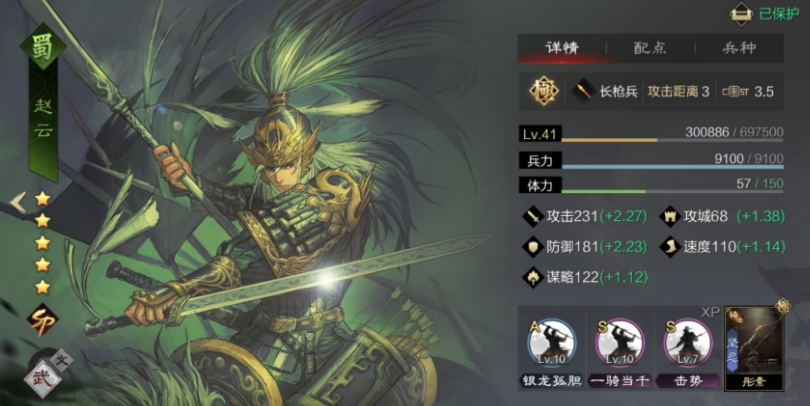Image resolution: width=810 pixels, height=406 pixels.
Task: Tap the 长枪兵 spearman troop icon
Action: [x=582, y=92]
